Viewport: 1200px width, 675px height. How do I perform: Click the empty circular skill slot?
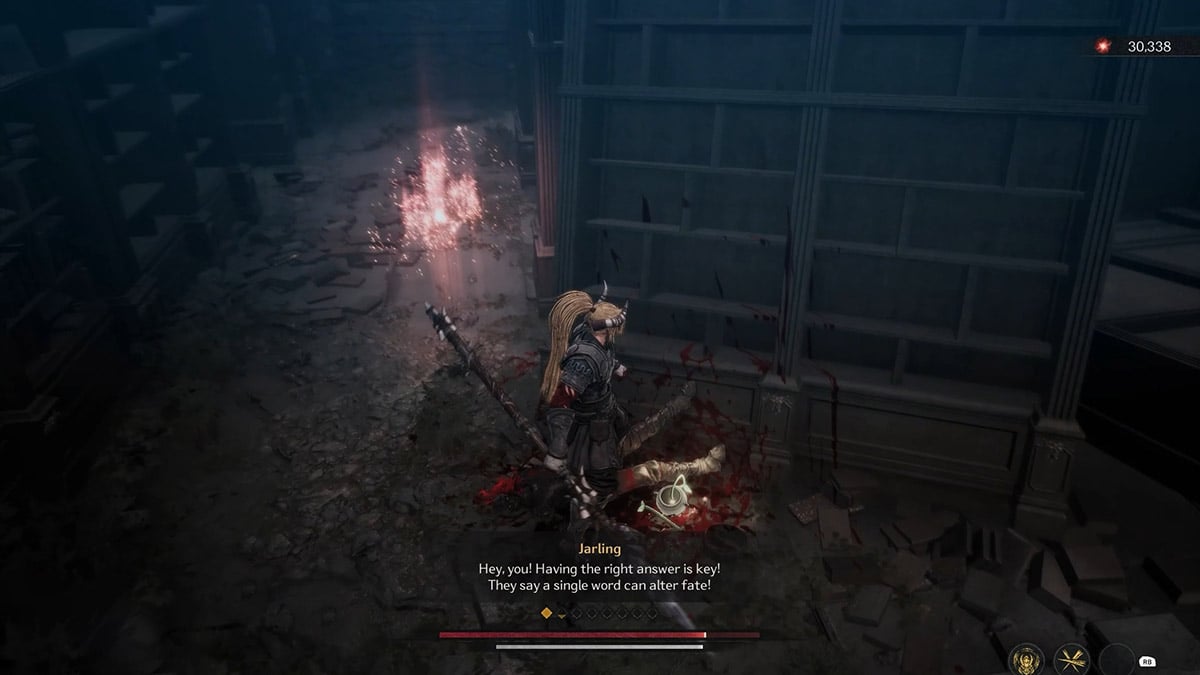pos(1116,660)
